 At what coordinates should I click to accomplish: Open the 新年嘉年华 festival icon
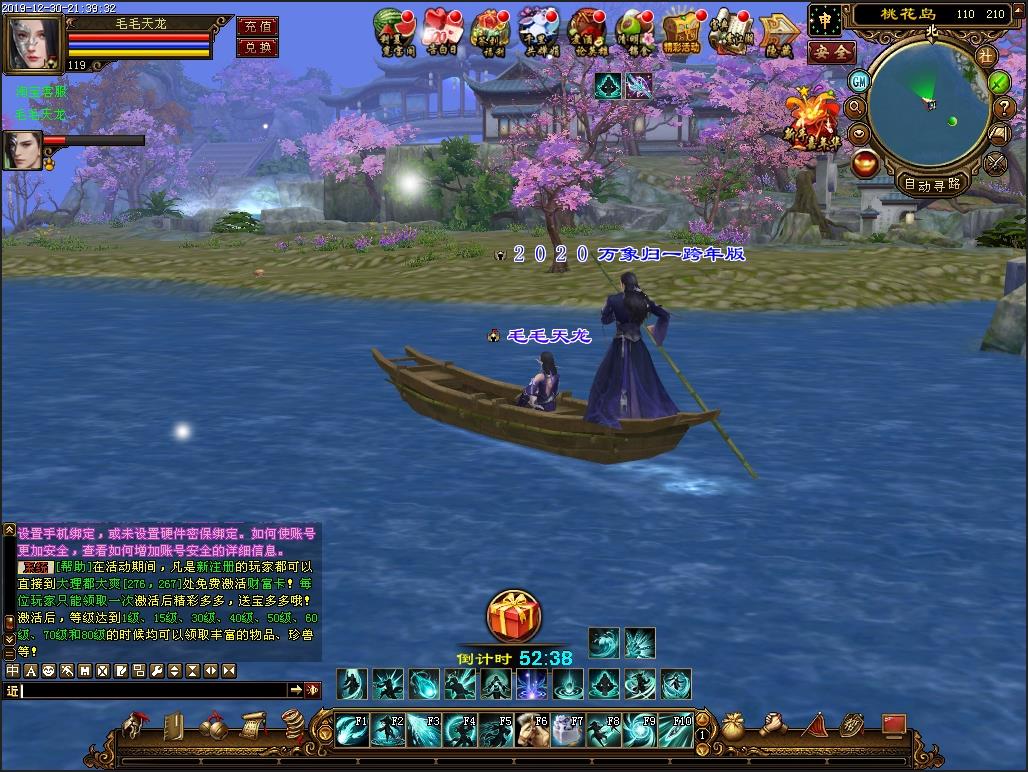(814, 118)
